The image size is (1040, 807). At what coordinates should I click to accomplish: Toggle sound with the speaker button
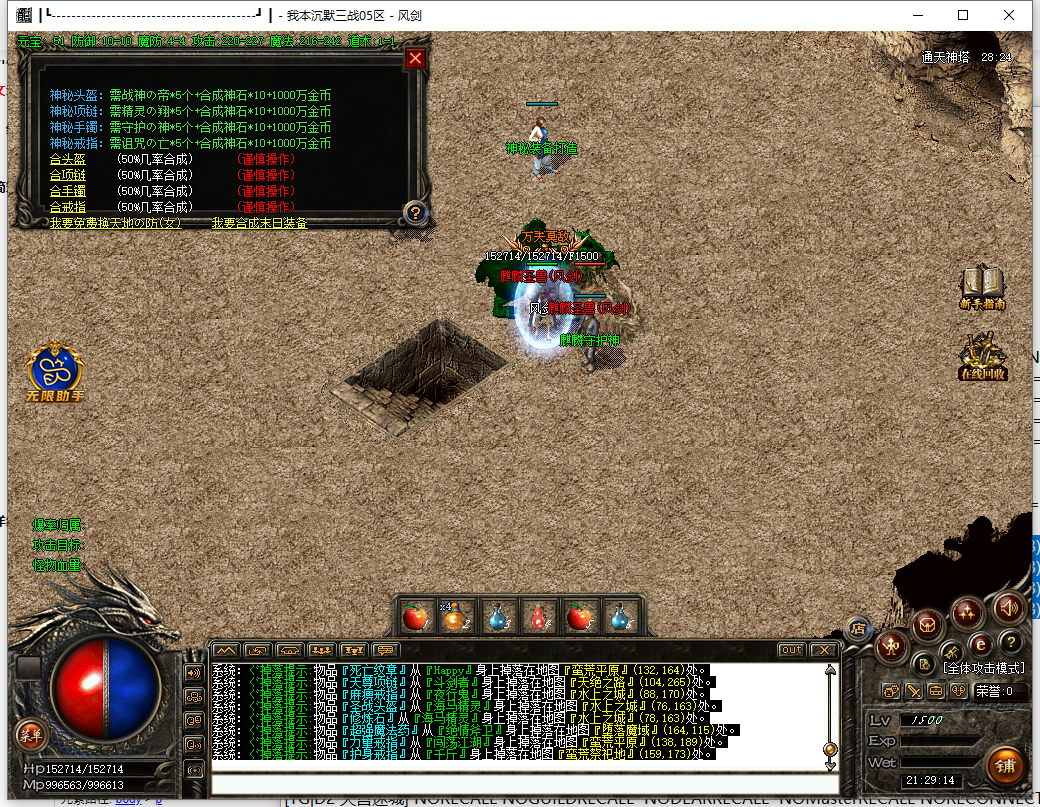point(1008,606)
